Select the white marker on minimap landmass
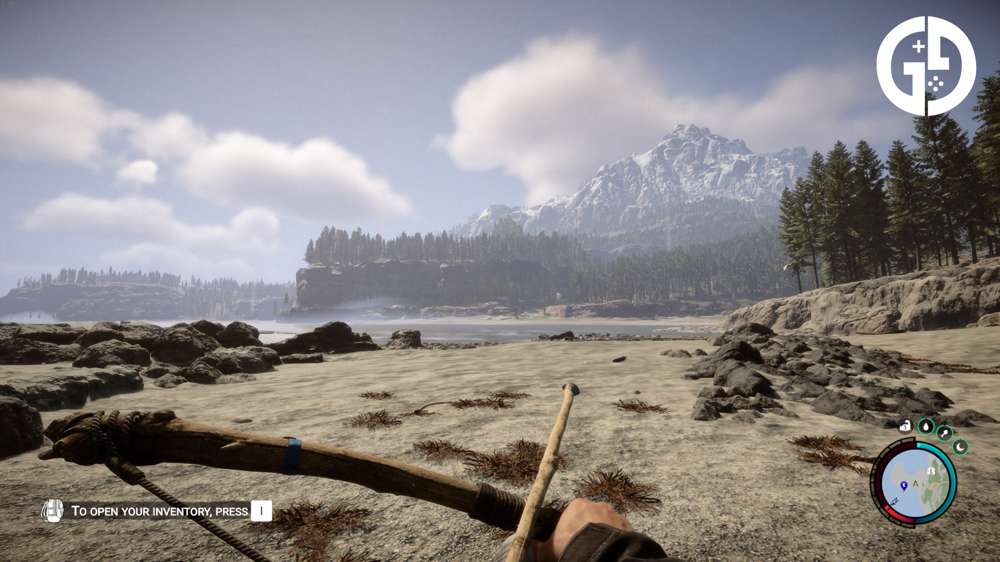 pyautogui.click(x=931, y=470)
